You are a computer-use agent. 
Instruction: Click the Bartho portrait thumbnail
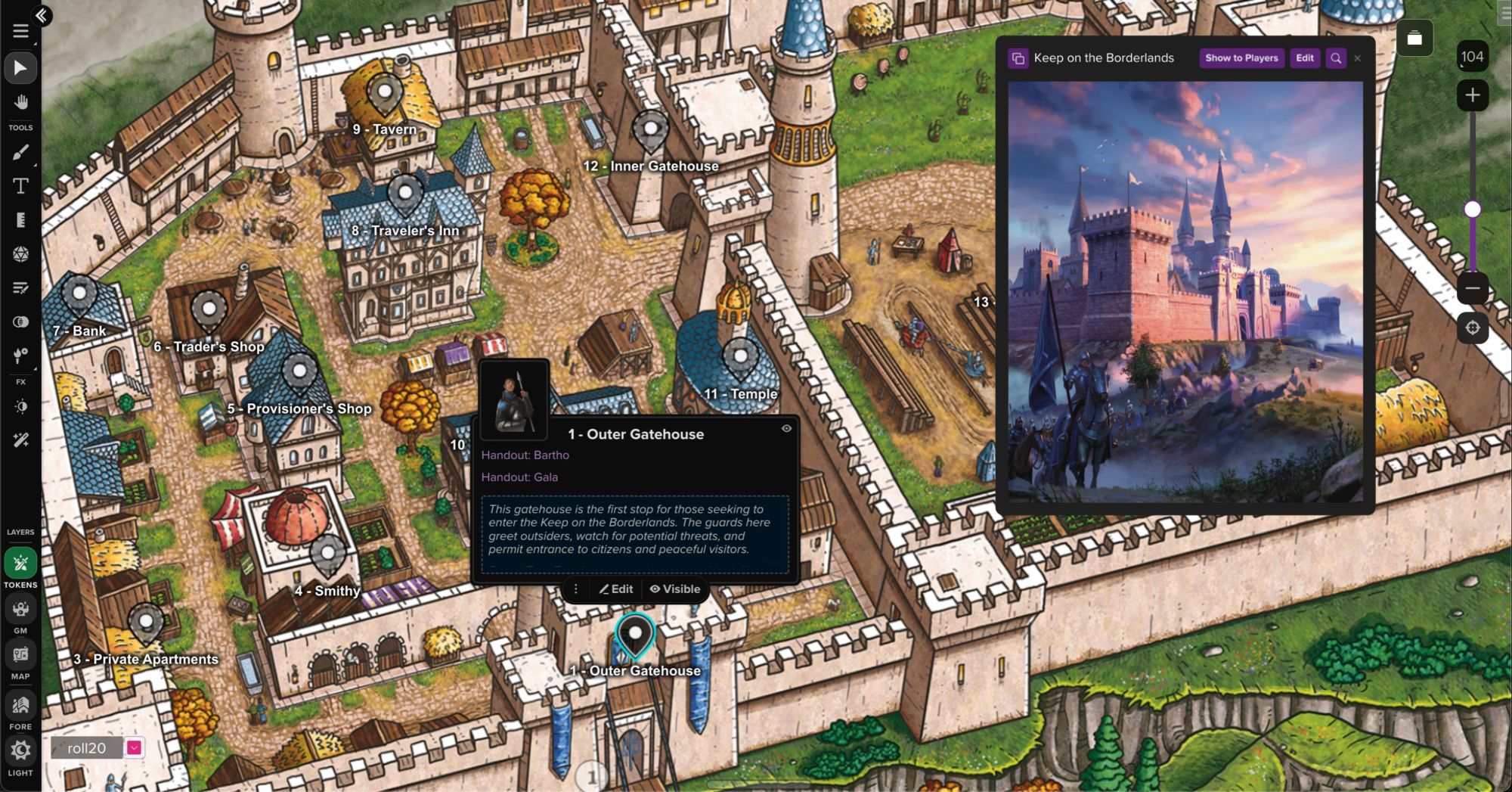(x=513, y=403)
